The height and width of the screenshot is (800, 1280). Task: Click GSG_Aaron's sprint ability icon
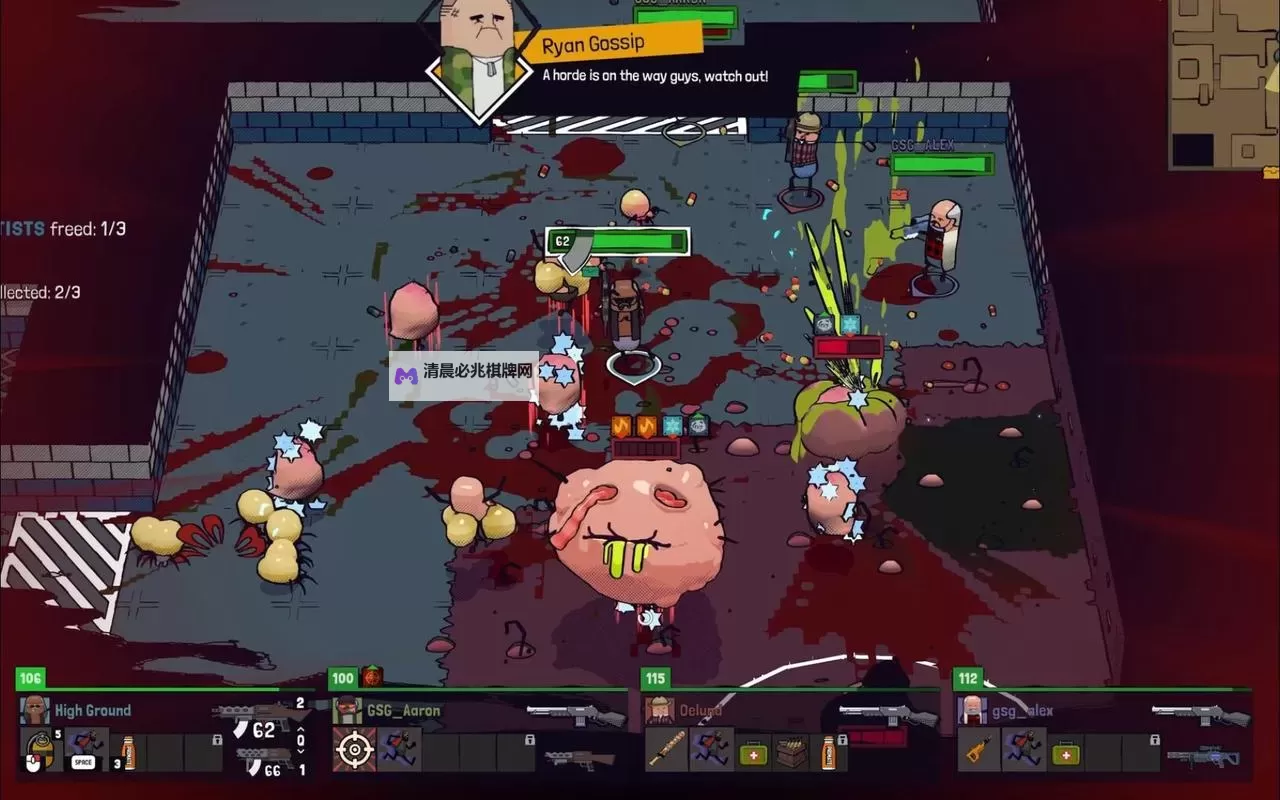point(399,750)
